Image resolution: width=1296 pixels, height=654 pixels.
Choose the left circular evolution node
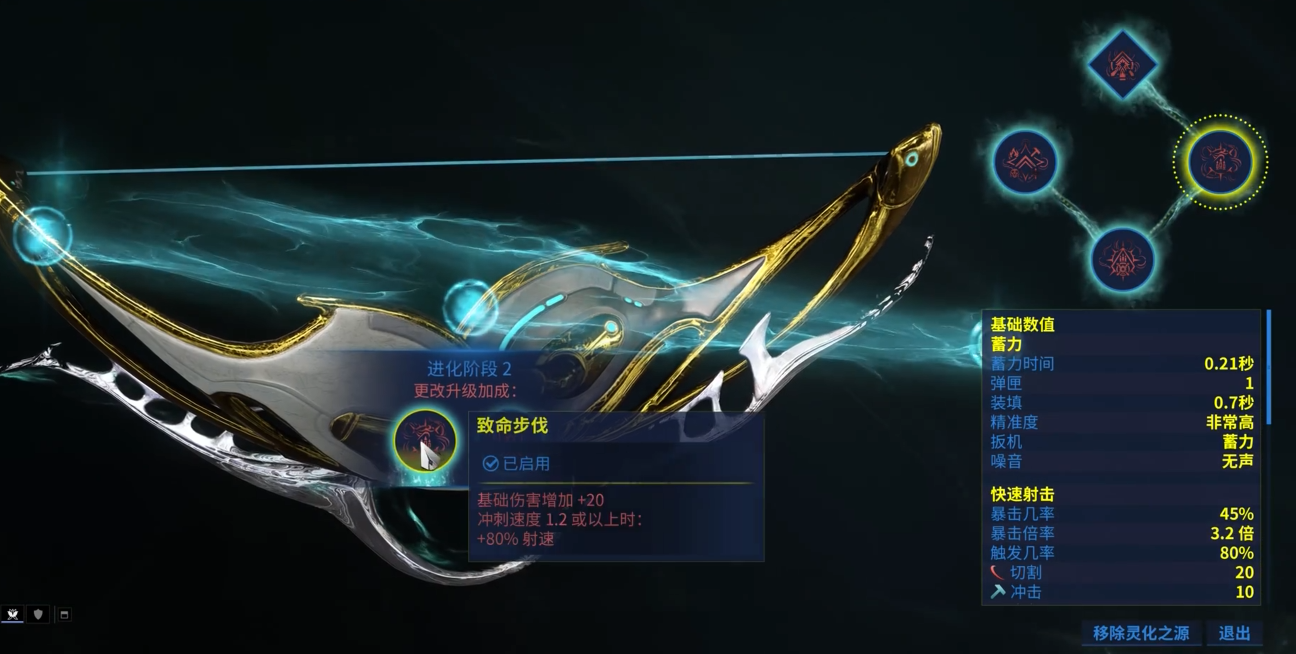1025,161
